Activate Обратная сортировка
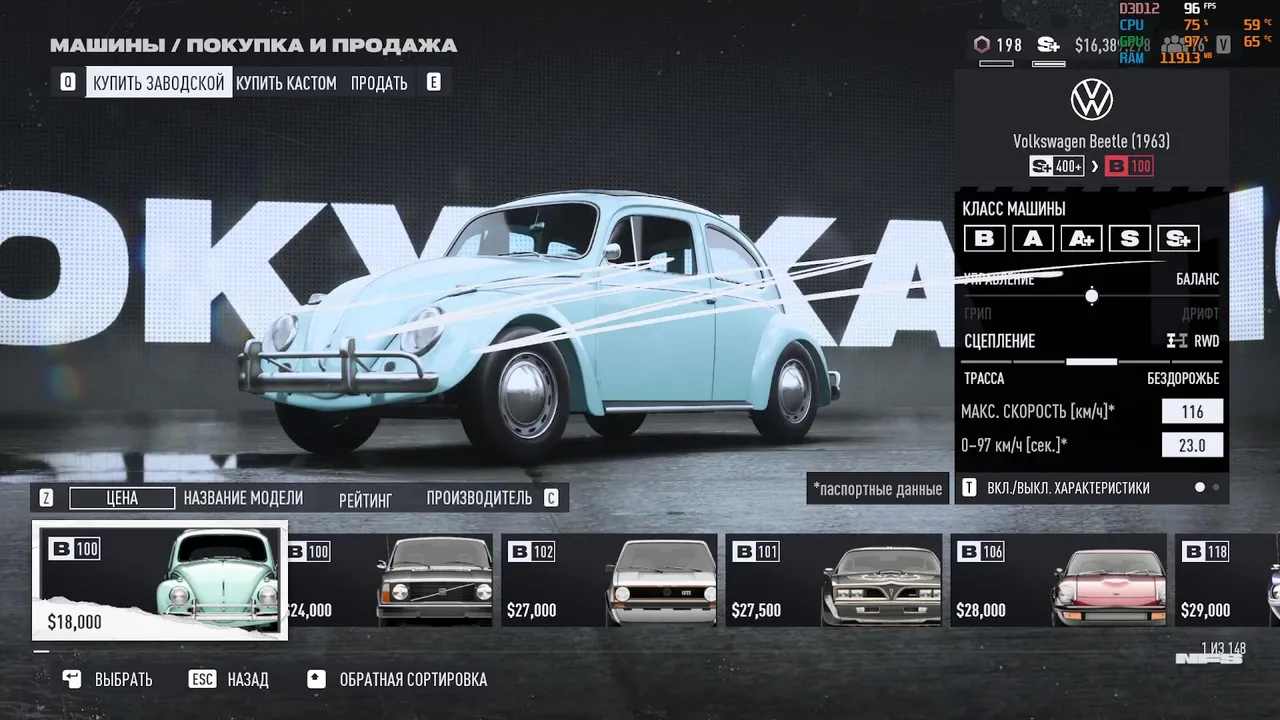This screenshot has height=720, width=1280. [x=398, y=679]
